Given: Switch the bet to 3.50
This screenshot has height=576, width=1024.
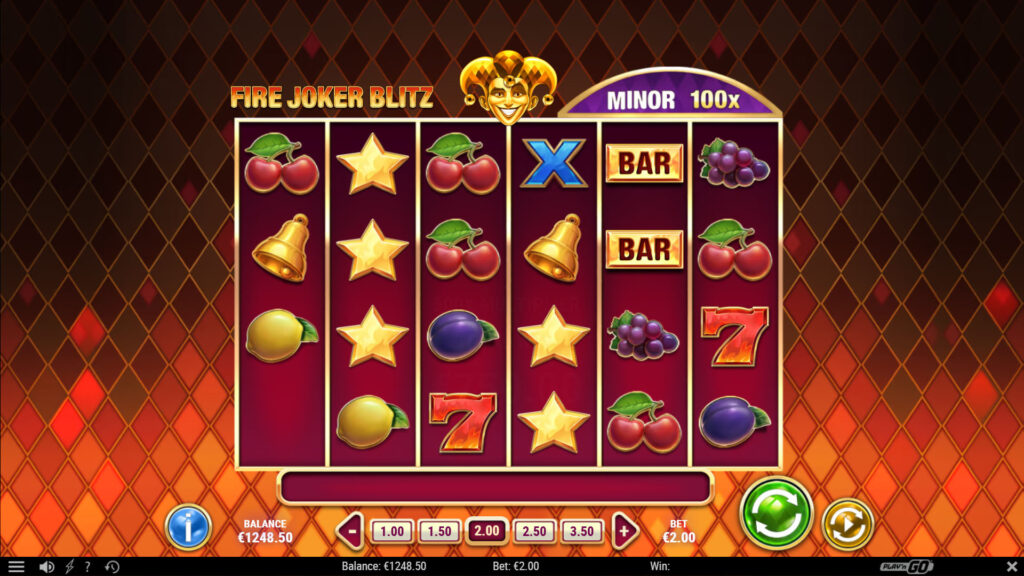Looking at the screenshot, I should point(583,531).
